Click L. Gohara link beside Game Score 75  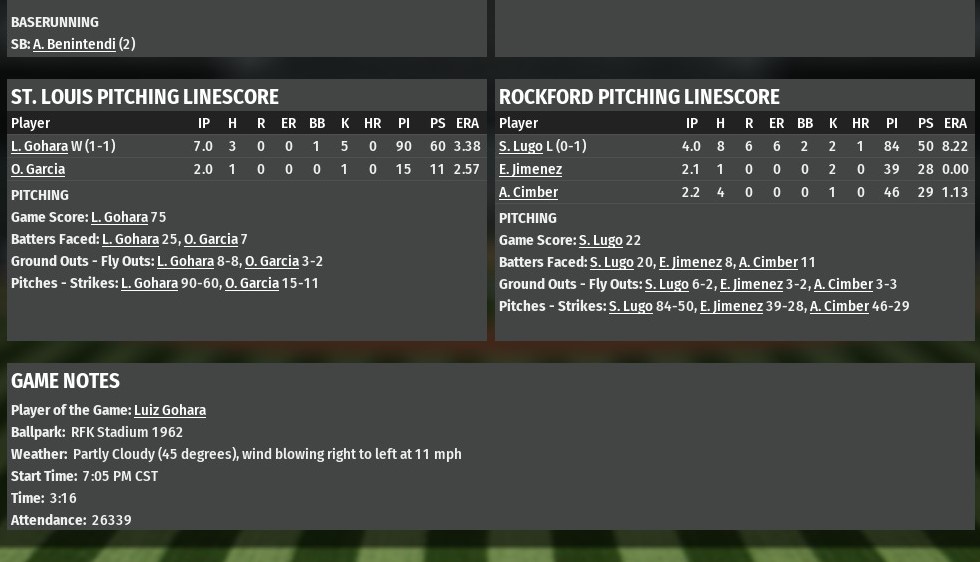point(119,217)
